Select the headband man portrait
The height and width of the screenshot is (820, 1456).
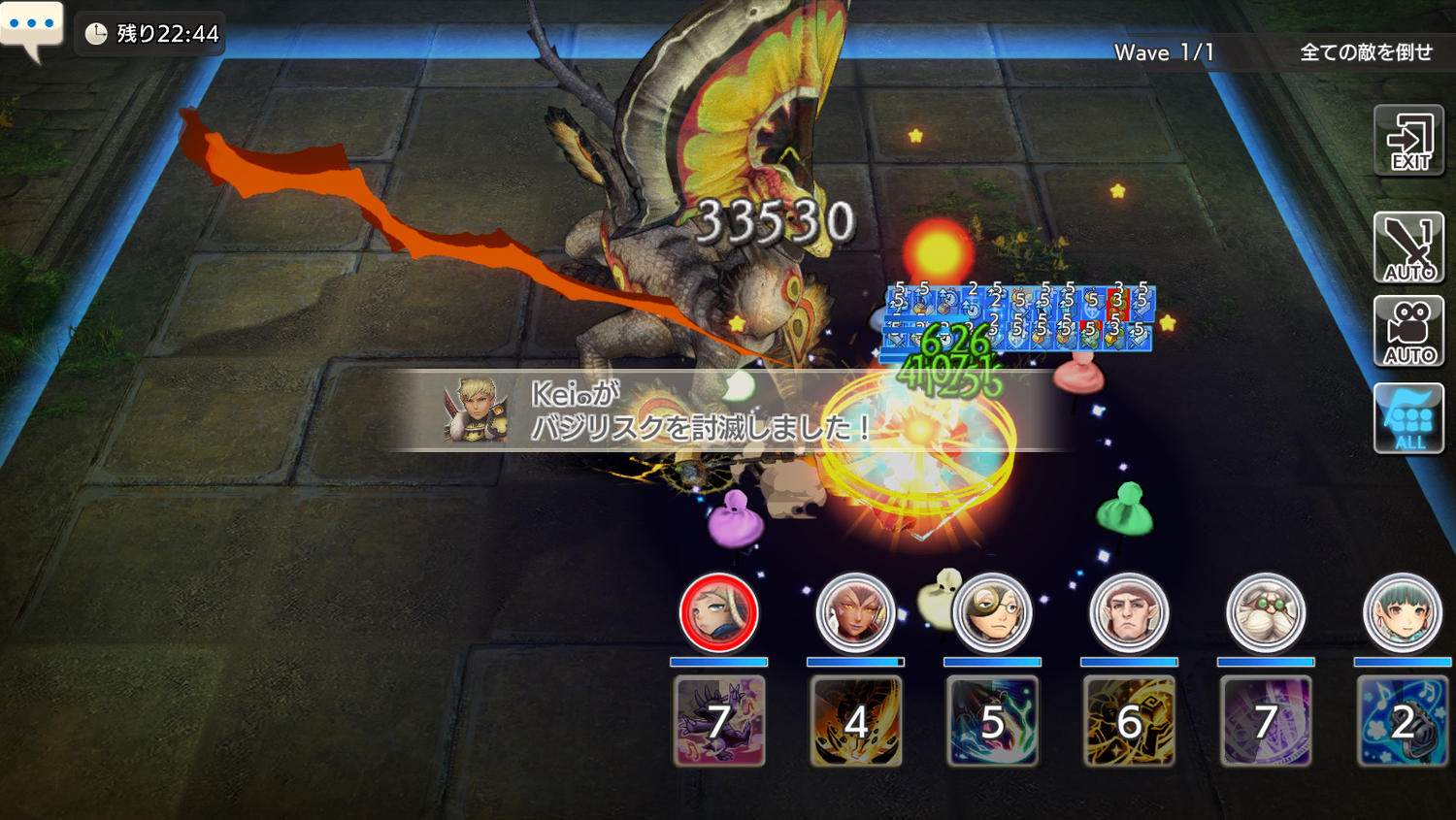(1129, 613)
